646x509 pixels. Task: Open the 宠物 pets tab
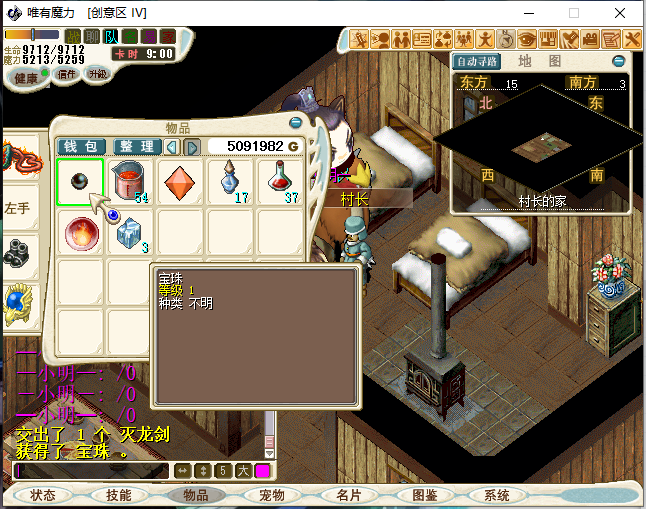click(272, 495)
